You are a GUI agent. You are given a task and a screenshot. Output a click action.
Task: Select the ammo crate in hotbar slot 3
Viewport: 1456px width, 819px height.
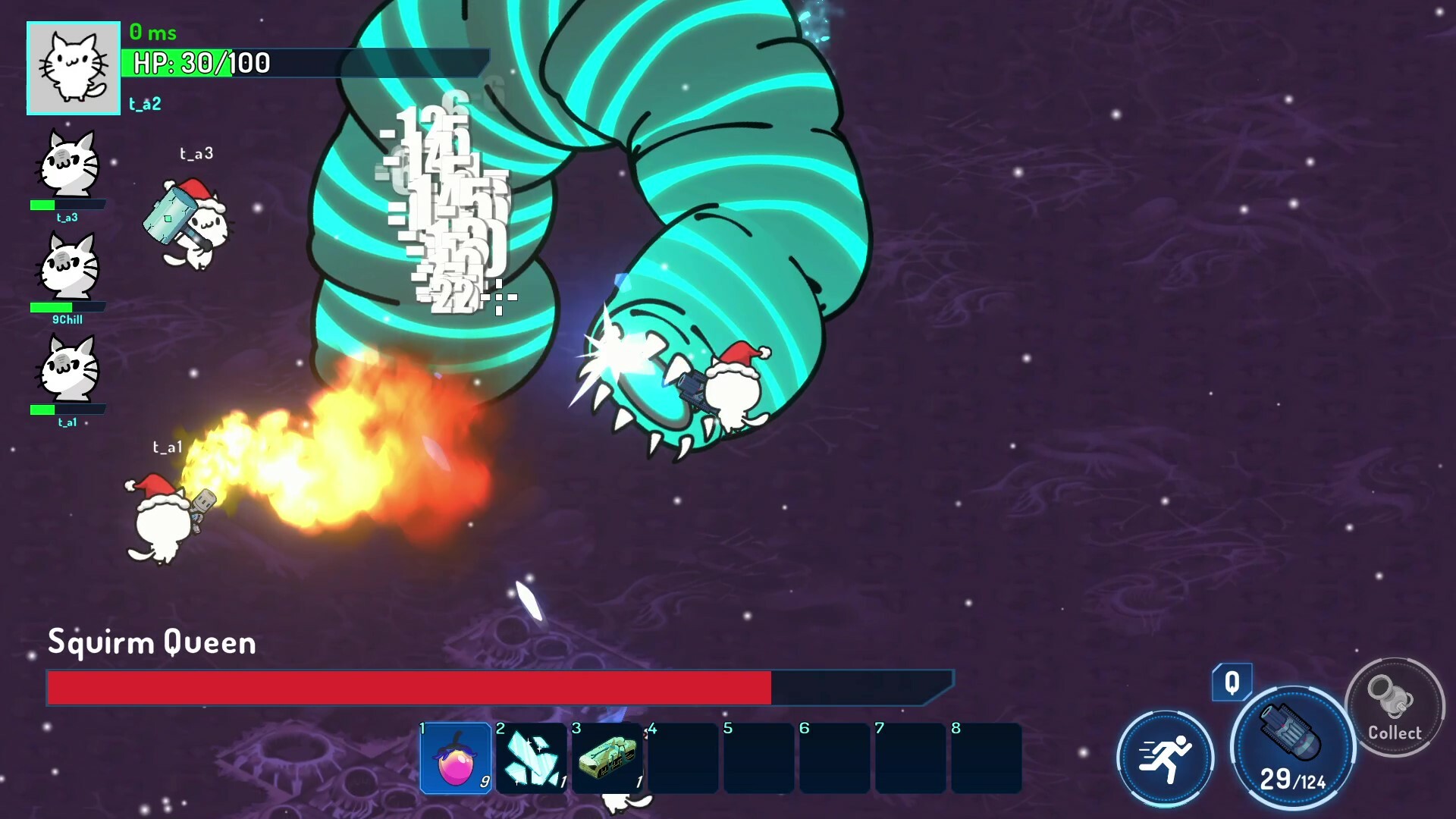[607, 758]
